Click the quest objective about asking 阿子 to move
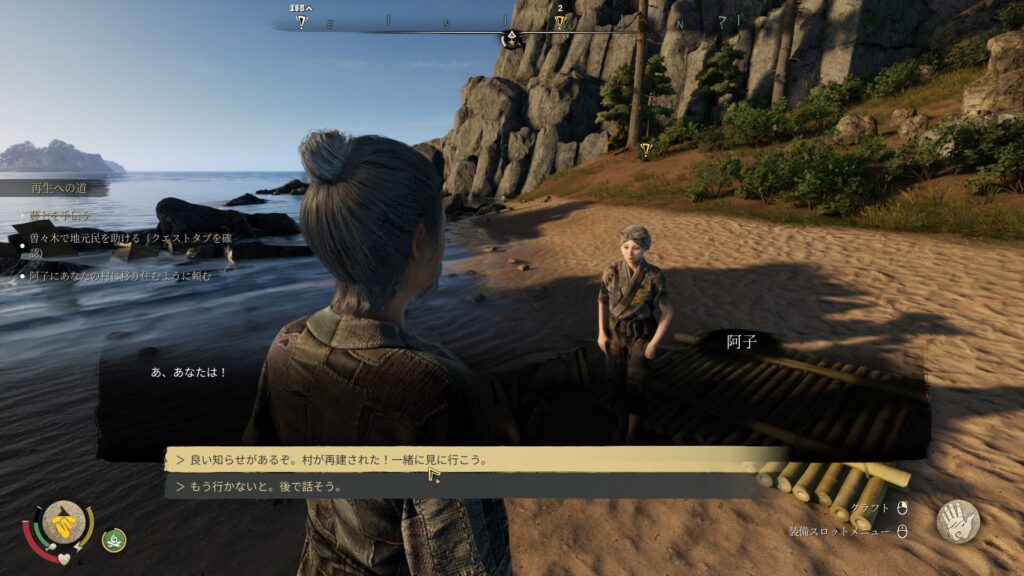The height and width of the screenshot is (576, 1024). (122, 276)
